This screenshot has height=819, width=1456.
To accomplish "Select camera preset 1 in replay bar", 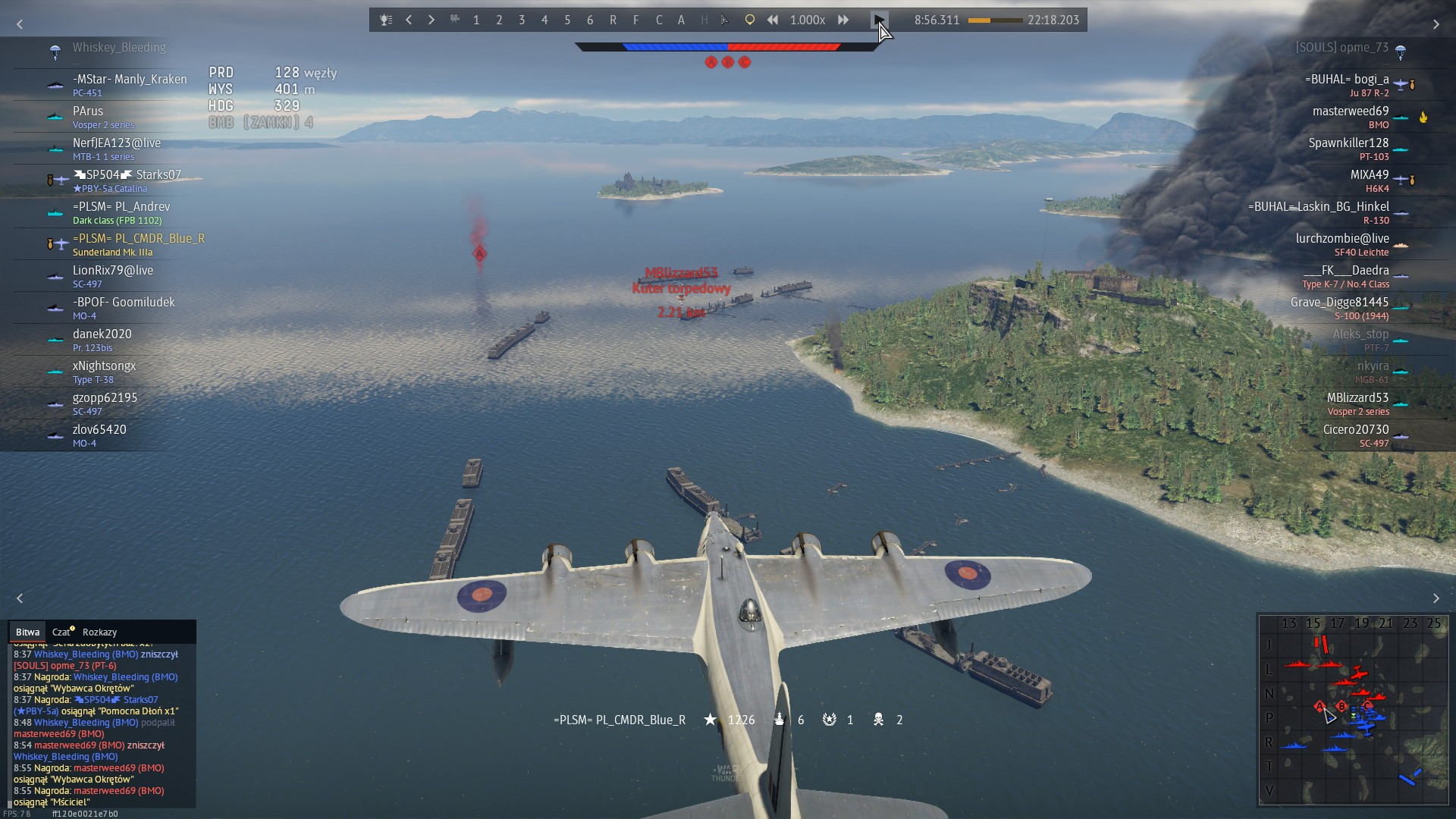I will point(476,20).
